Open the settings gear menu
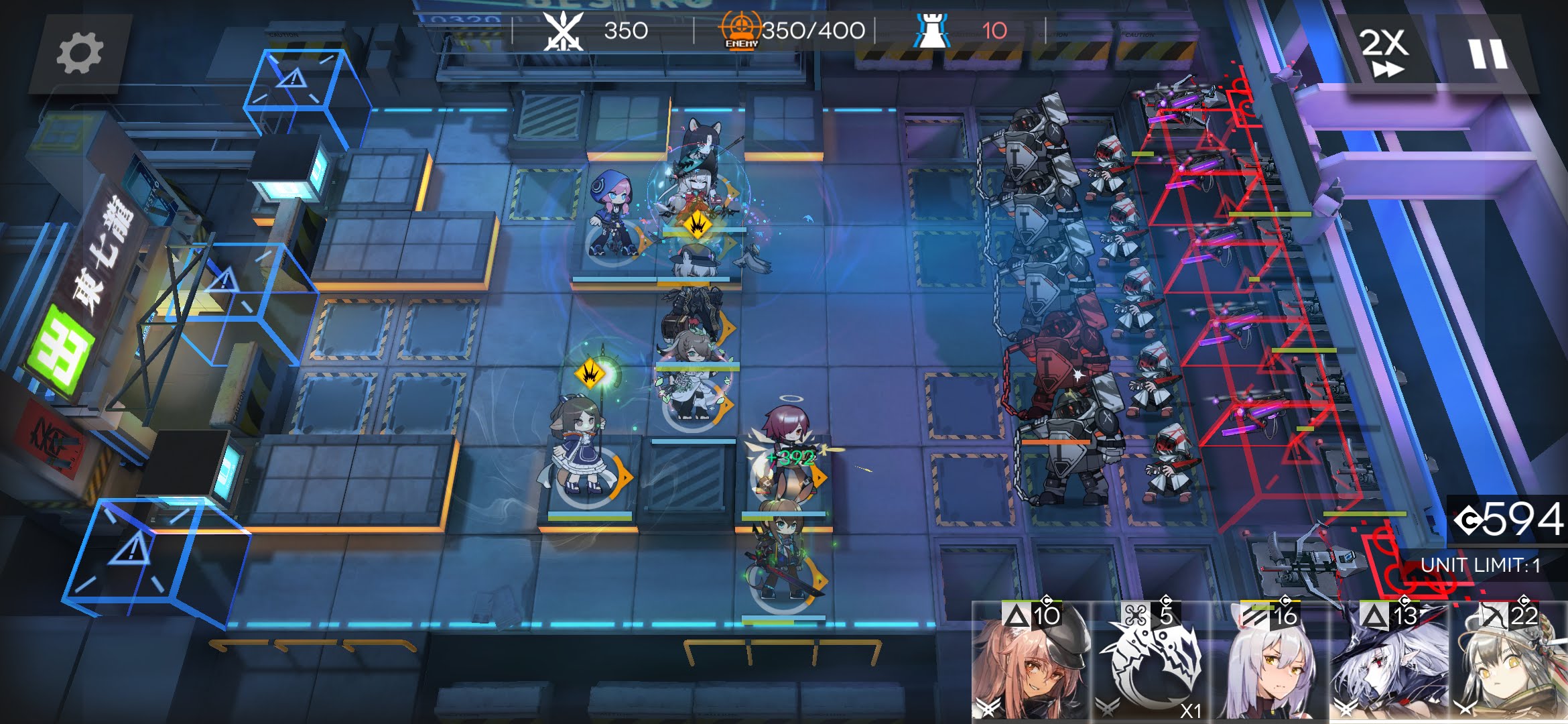1568x724 pixels. [x=80, y=53]
